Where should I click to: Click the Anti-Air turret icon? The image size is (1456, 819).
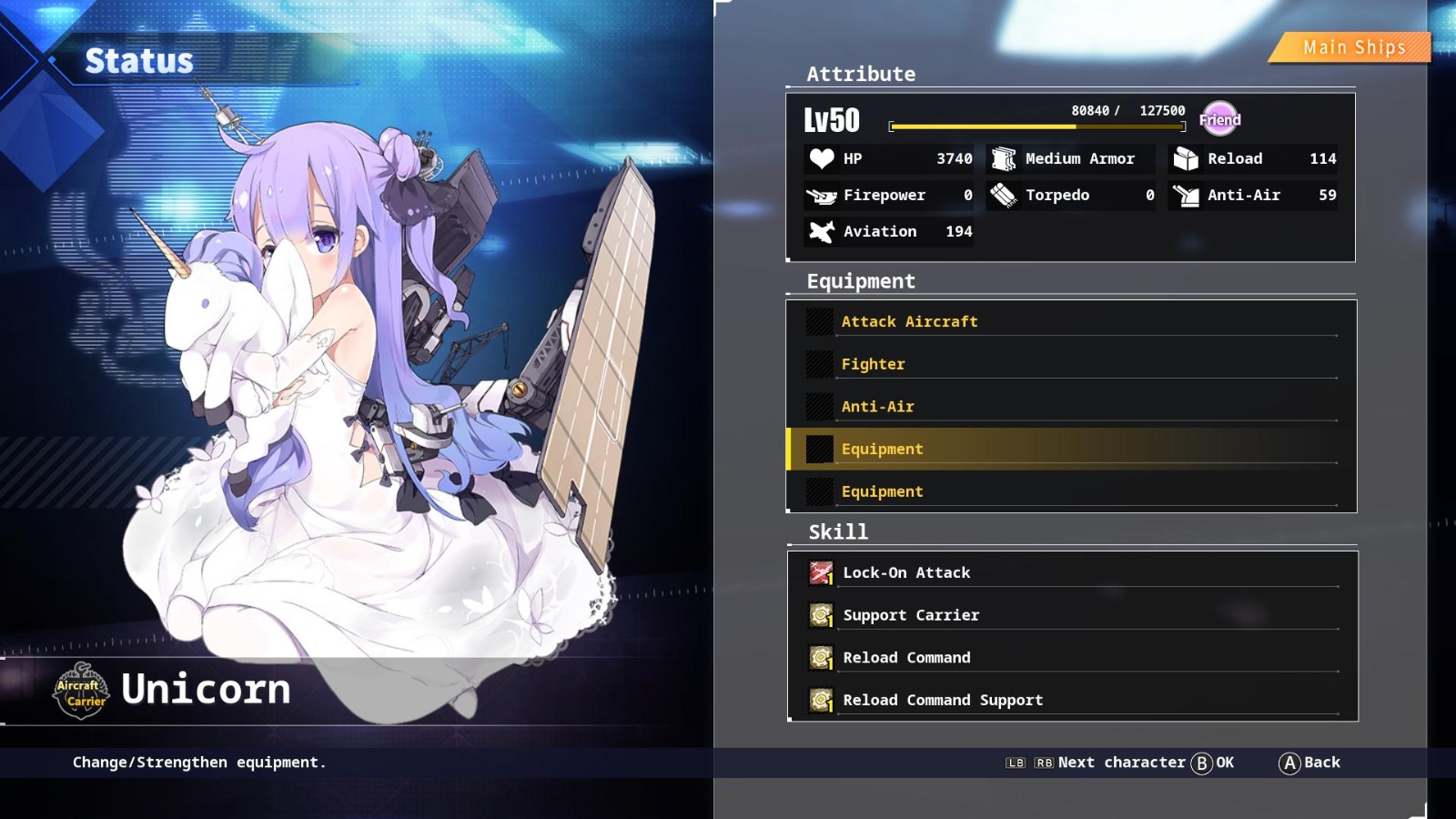(1184, 195)
